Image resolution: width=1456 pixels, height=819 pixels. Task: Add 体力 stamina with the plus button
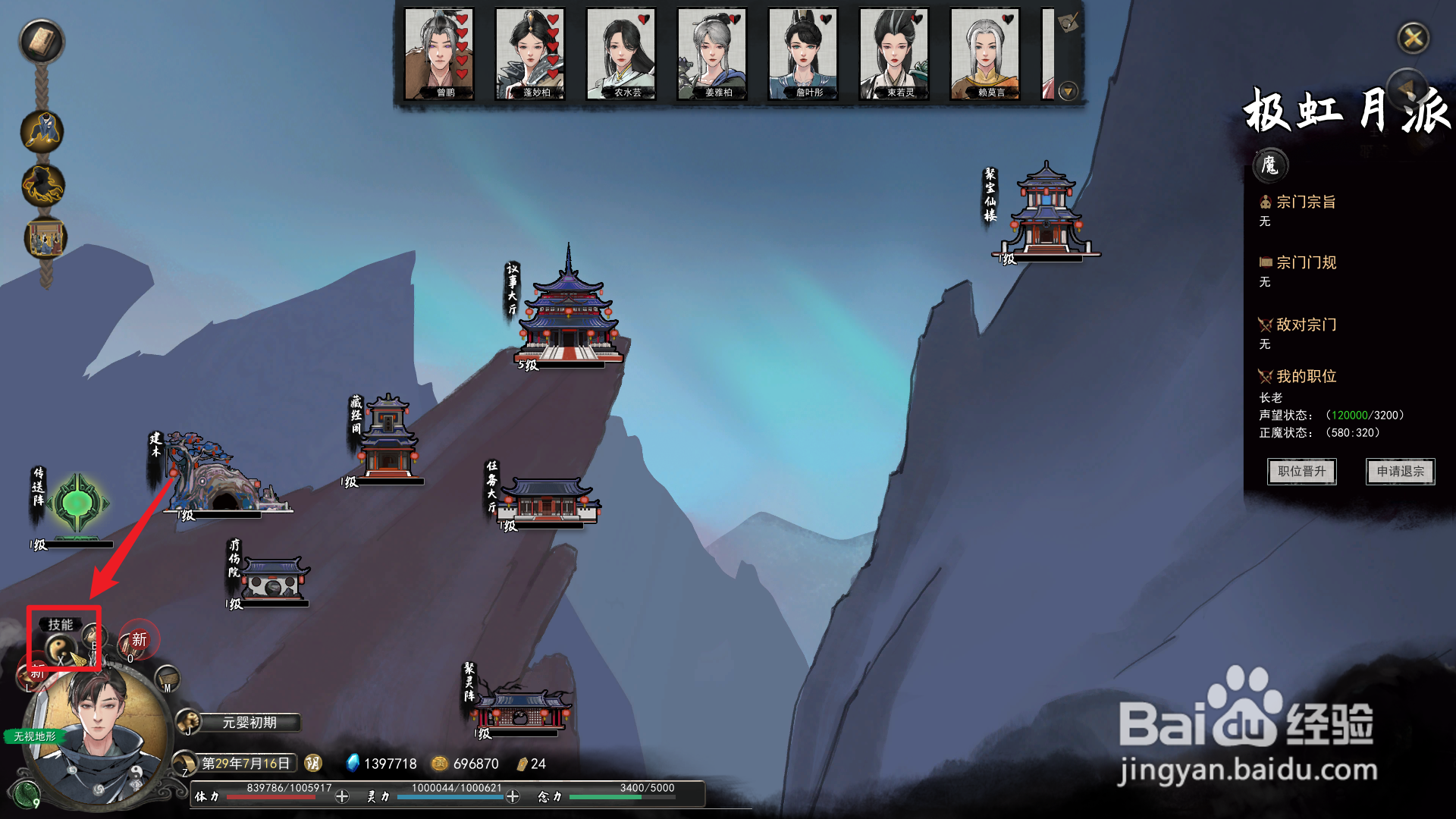342,796
